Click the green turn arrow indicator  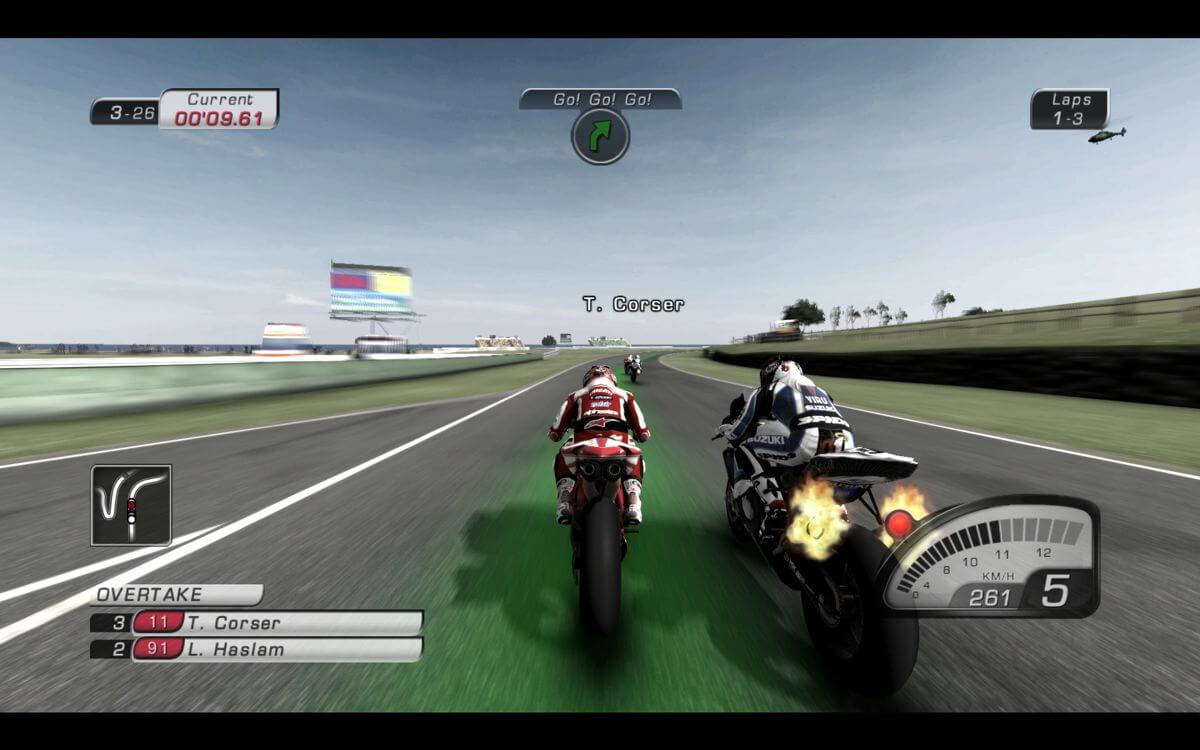pos(600,136)
